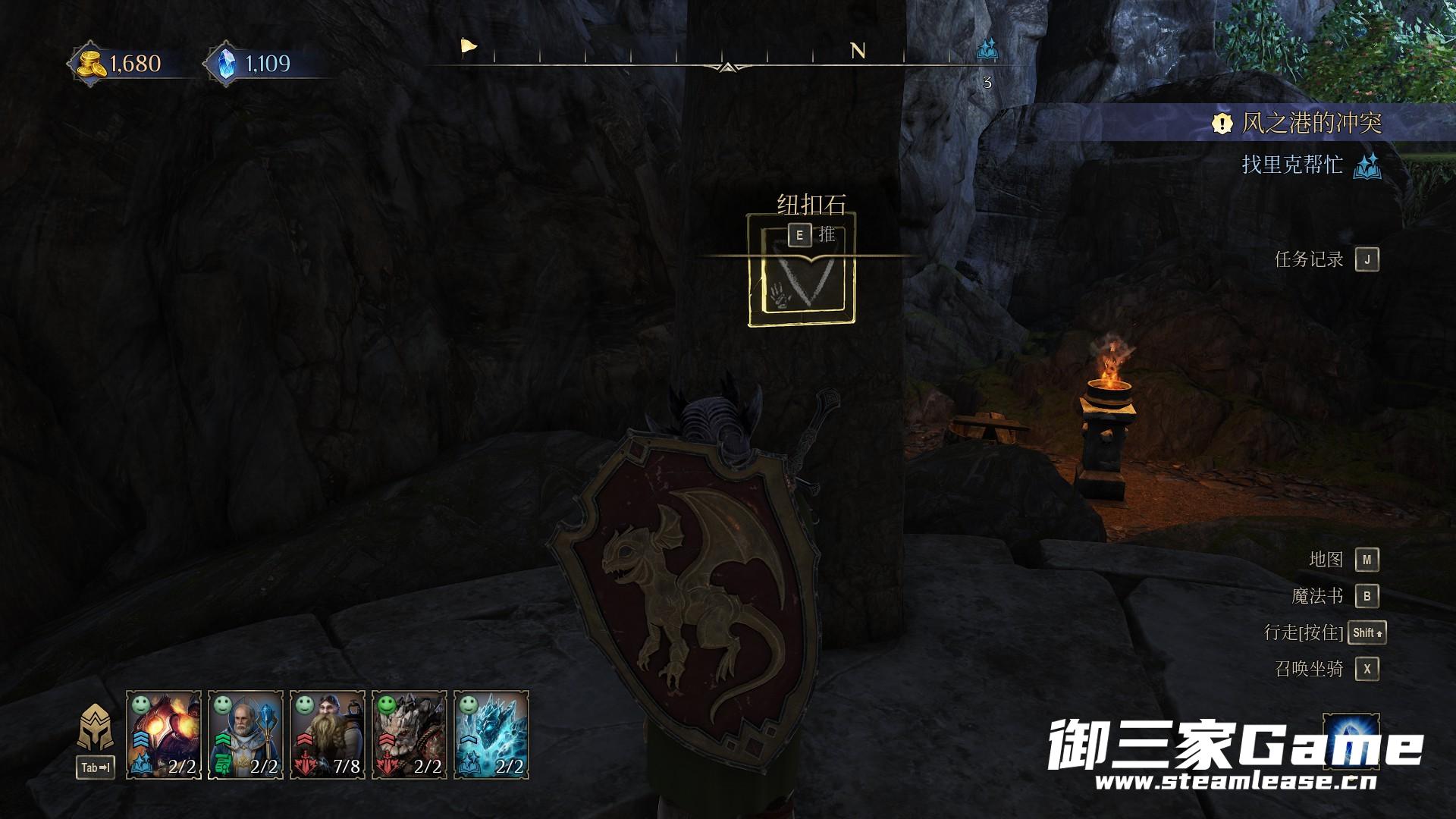
Task: Click the blue mana crystal icon
Action: (x=226, y=64)
